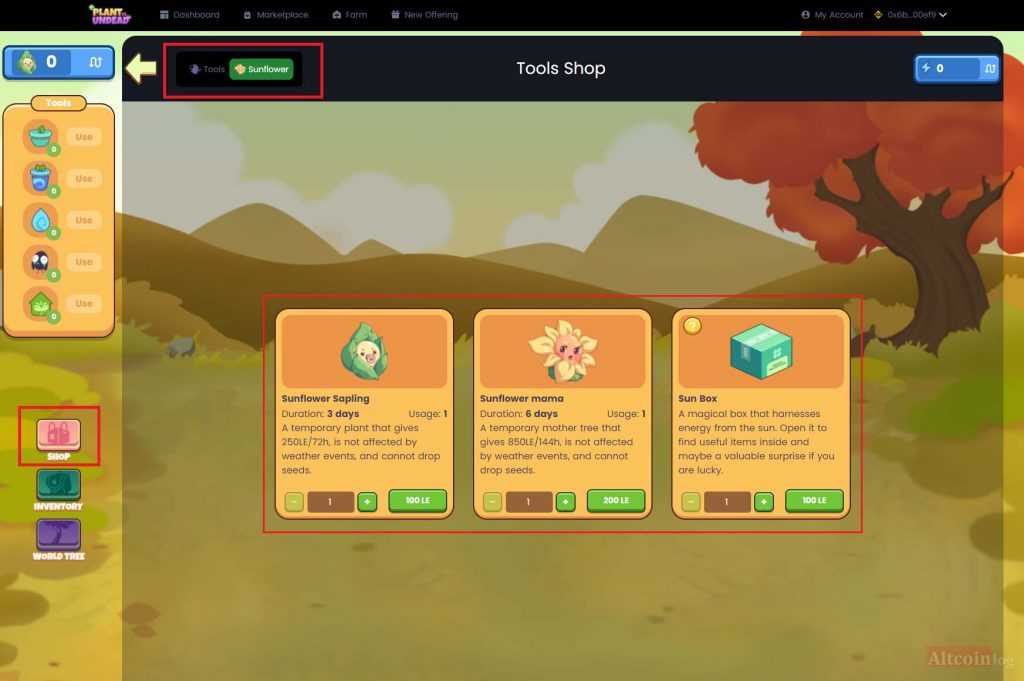Buy Sunflower Sapling for 100 LE
Viewport: 1024px width, 681px height.
[x=417, y=500]
